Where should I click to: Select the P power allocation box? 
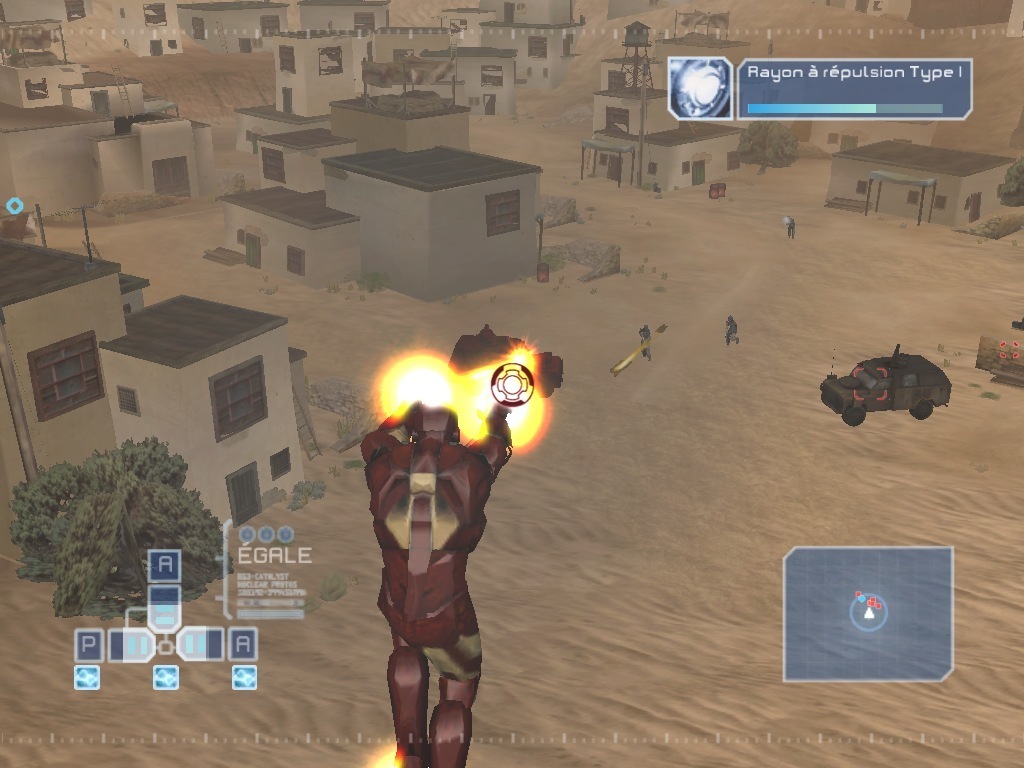tap(88, 645)
